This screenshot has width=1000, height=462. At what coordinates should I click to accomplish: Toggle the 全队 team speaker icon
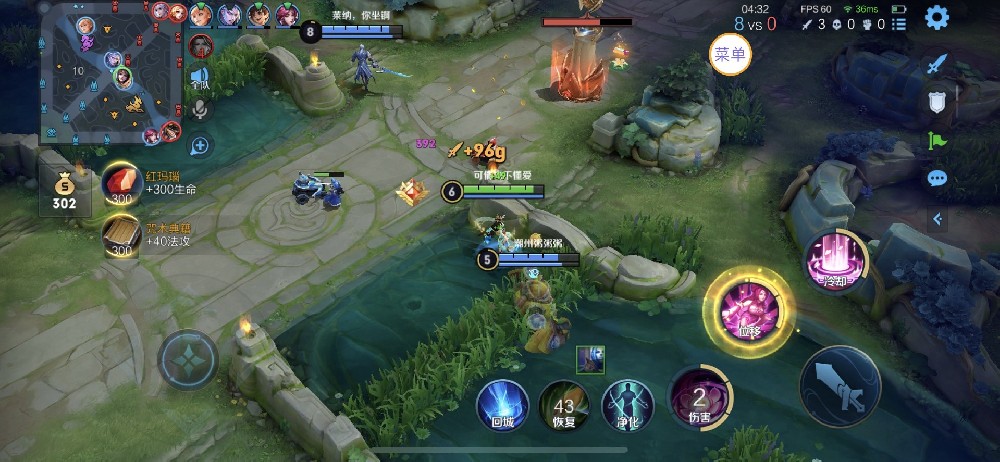coord(201,78)
